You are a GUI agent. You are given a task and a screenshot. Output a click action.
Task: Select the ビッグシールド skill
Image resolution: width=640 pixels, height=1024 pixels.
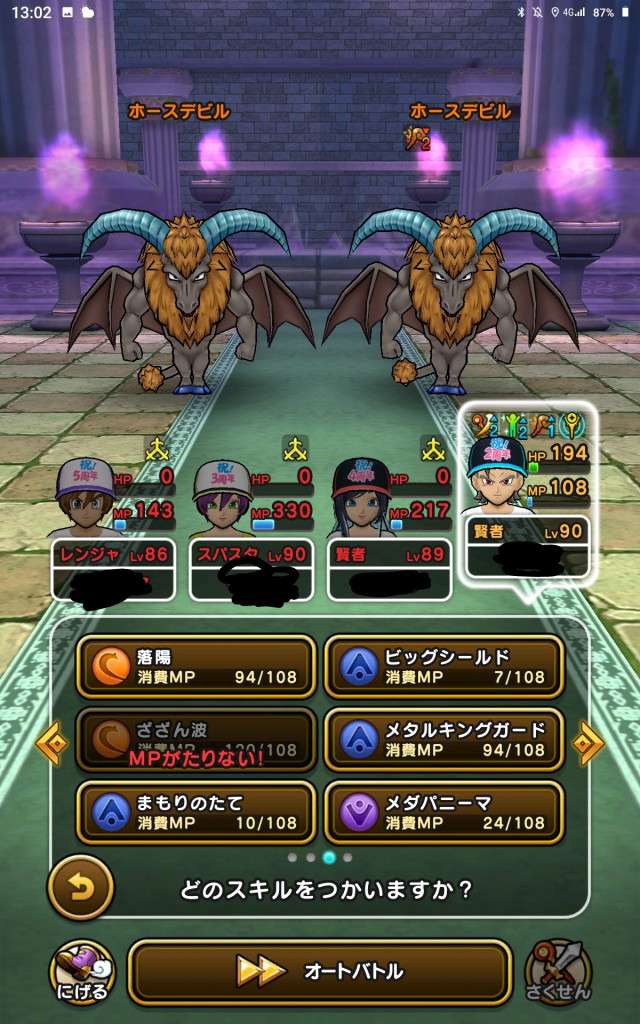tap(443, 667)
